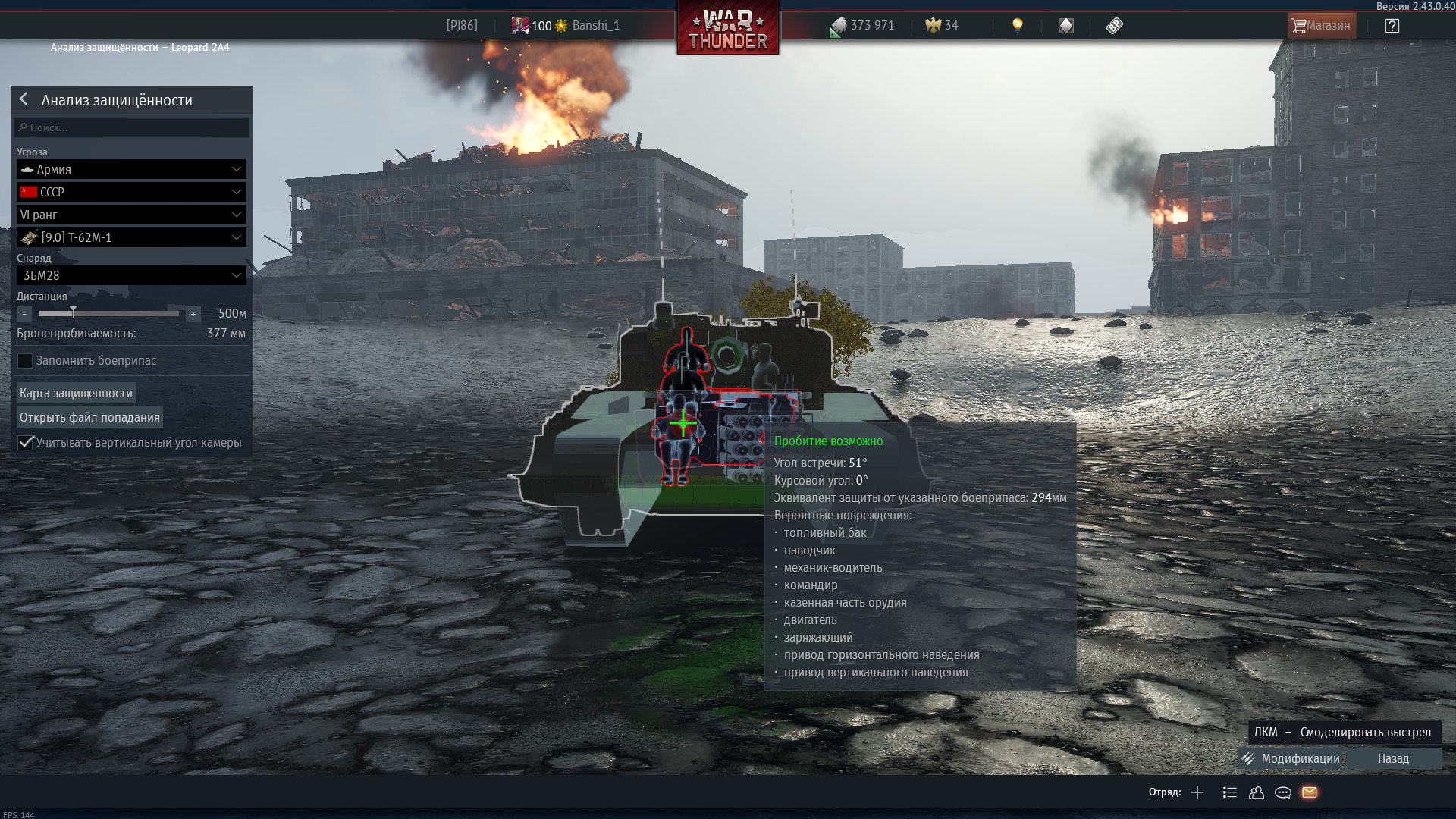Open the 3БМ28 shell selection dropdown
1456x819 pixels.
[130, 275]
